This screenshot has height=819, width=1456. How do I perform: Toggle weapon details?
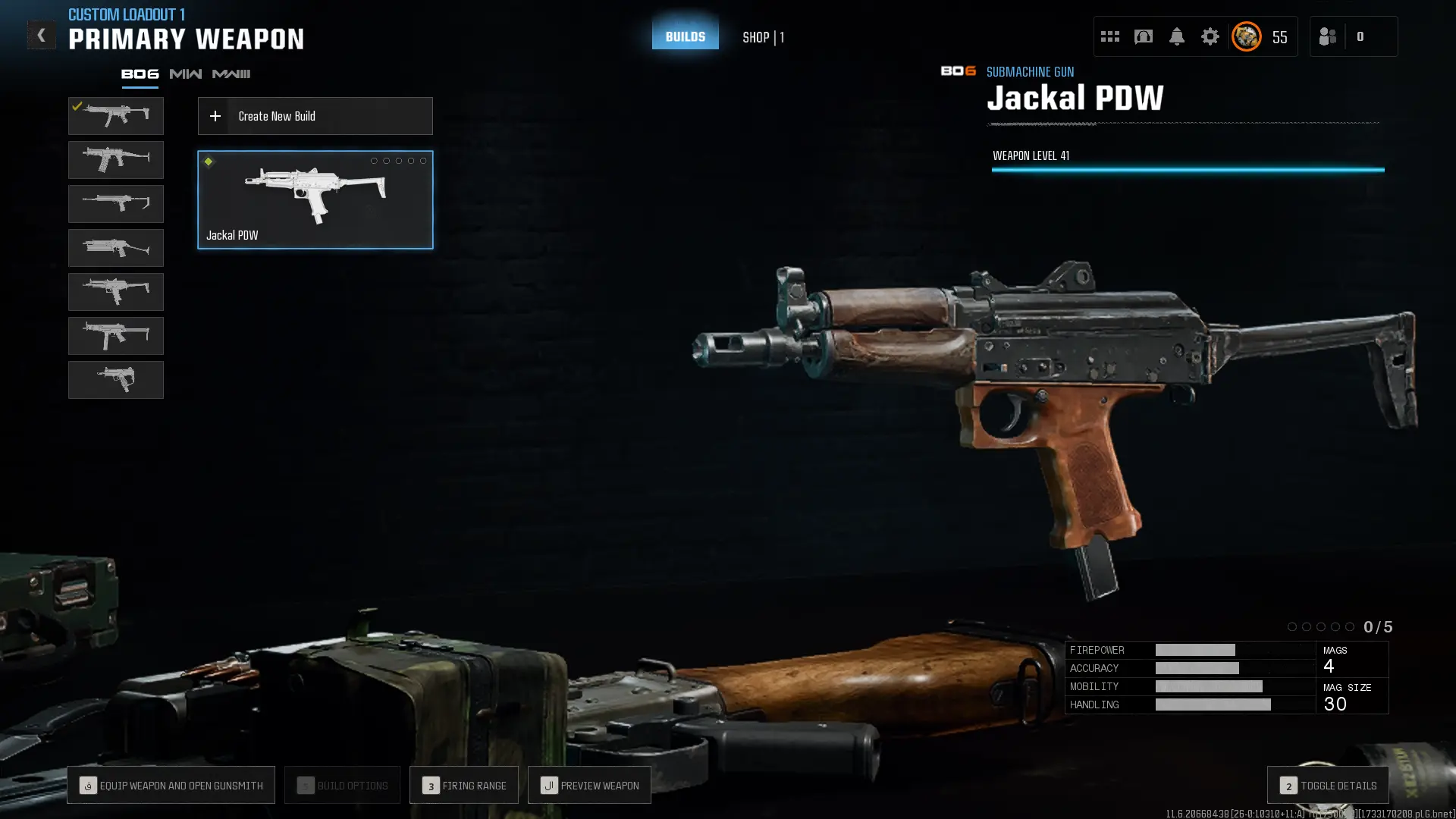[x=1327, y=785]
